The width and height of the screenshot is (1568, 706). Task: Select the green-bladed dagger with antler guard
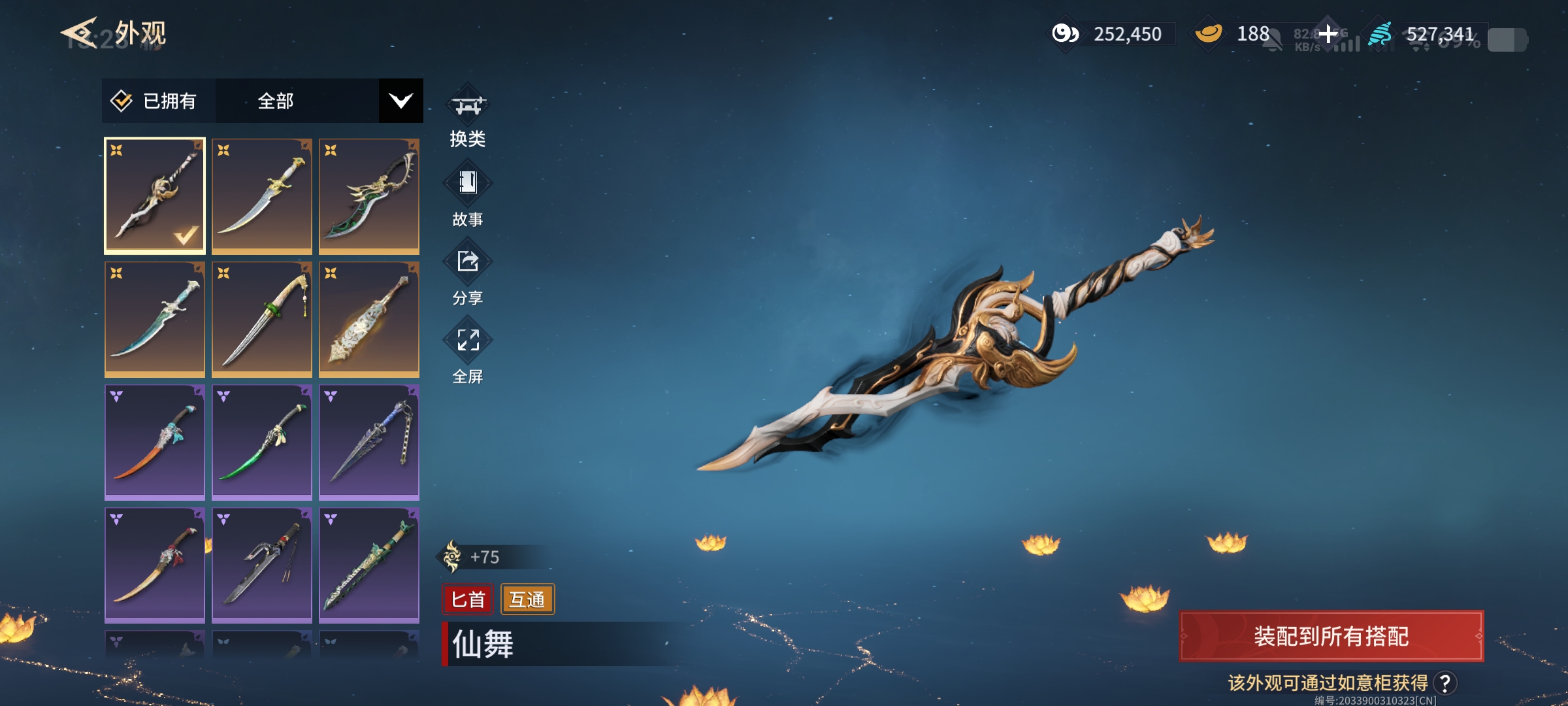pyautogui.click(x=369, y=195)
